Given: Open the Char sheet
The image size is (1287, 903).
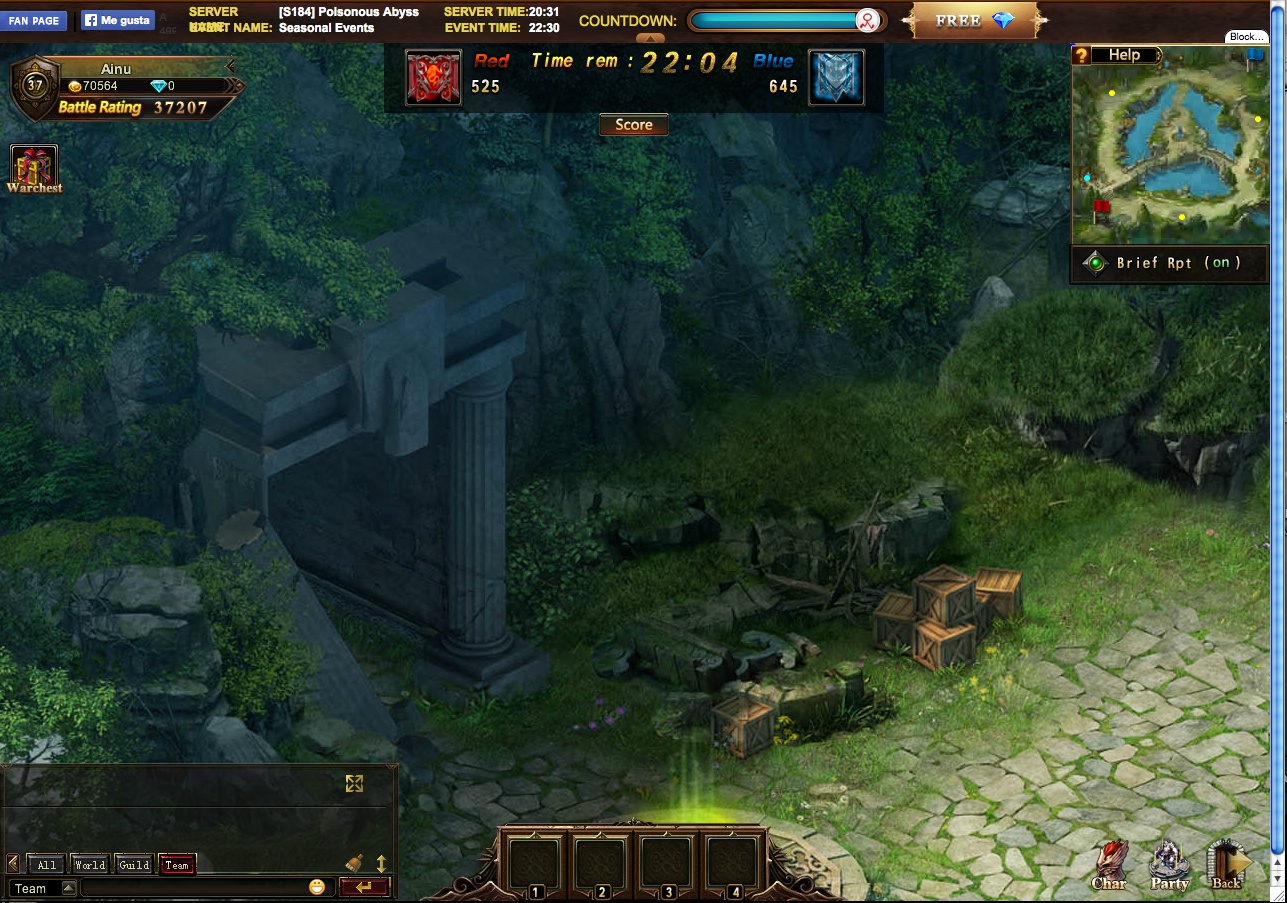Looking at the screenshot, I should click(1109, 864).
